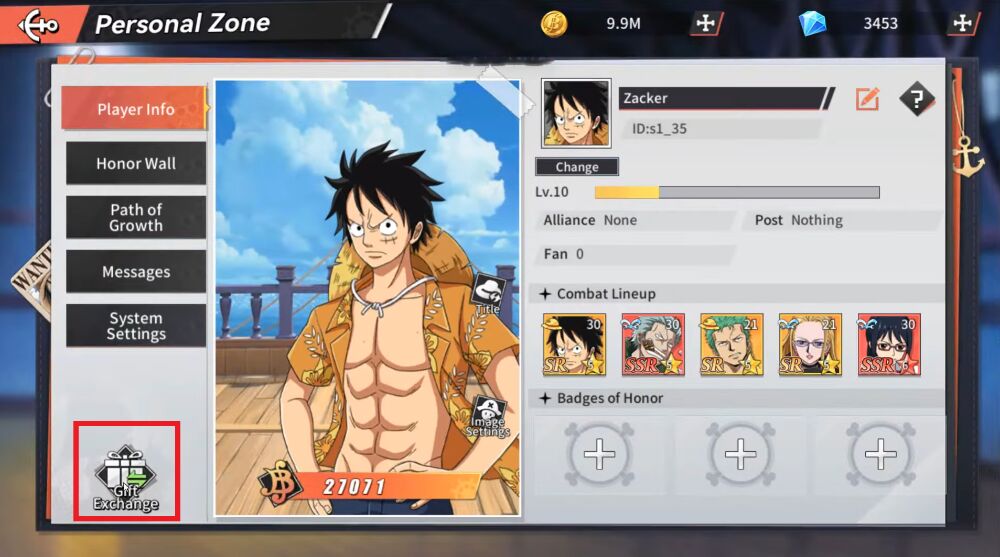Select the green-haired Zoro lineup card
Screen dimensions: 1000x557
[731, 344]
